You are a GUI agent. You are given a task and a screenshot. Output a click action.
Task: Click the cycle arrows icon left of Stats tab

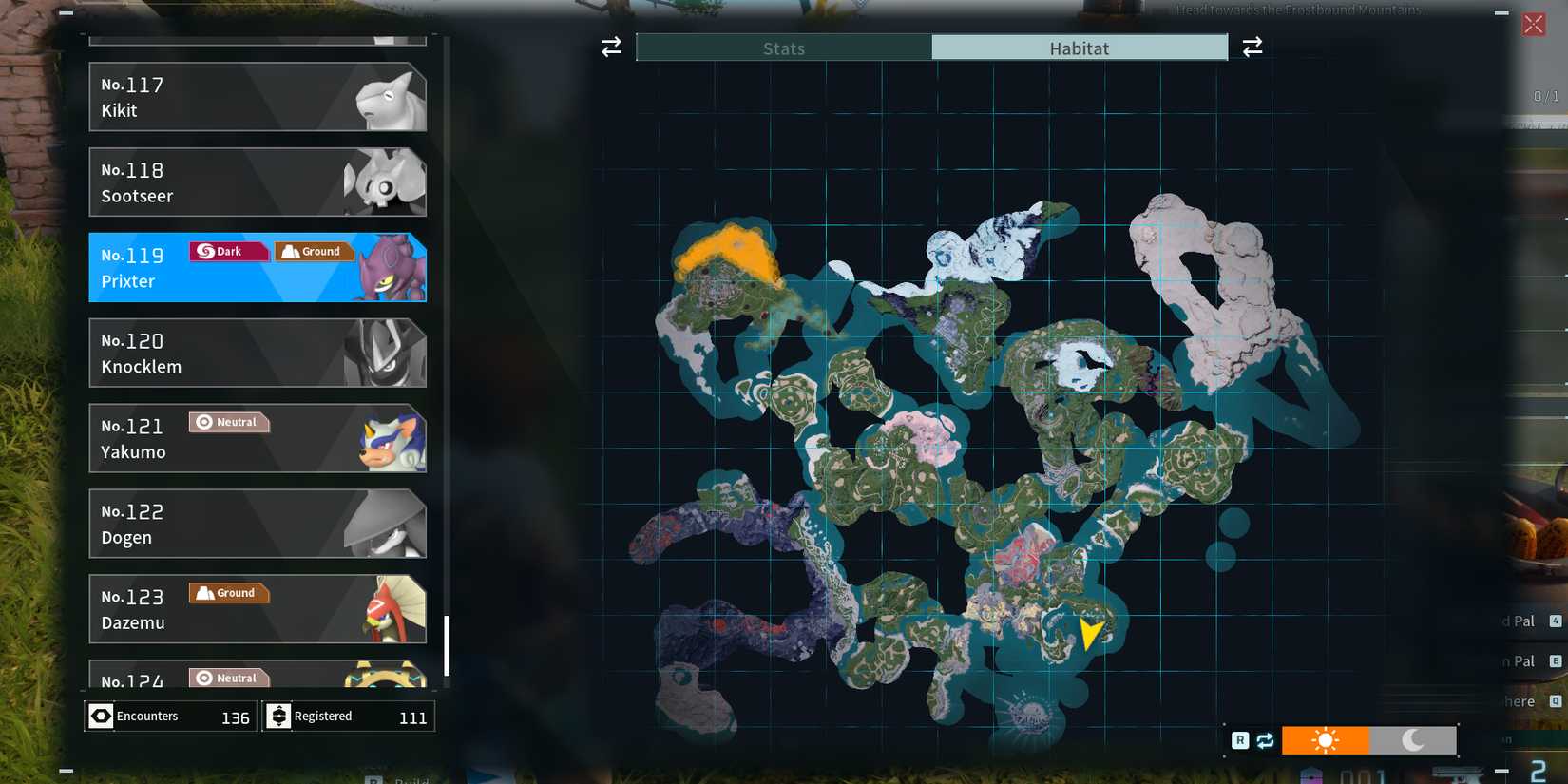tap(610, 47)
